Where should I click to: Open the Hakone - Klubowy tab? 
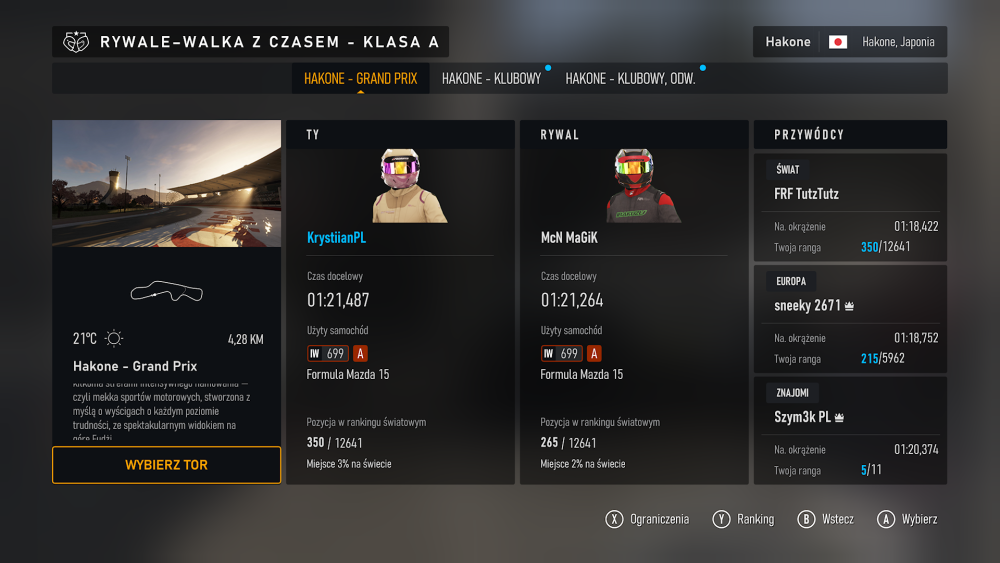tap(491, 79)
